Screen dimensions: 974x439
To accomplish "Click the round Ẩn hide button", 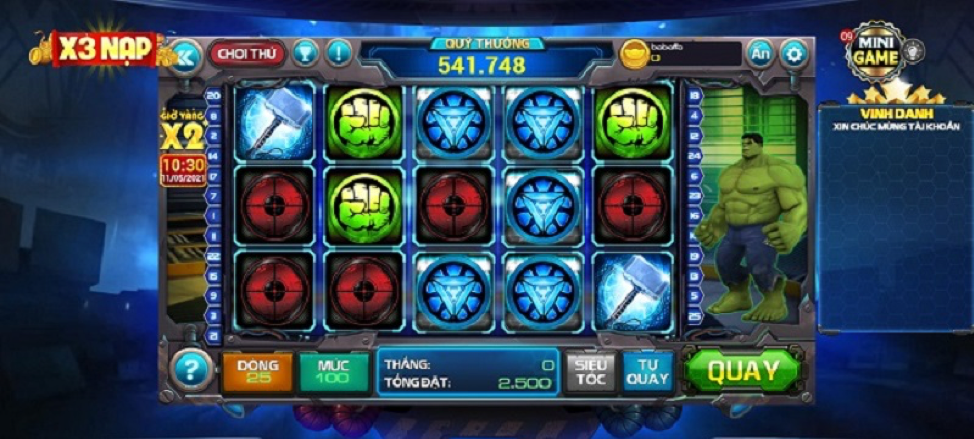I will 761,53.
